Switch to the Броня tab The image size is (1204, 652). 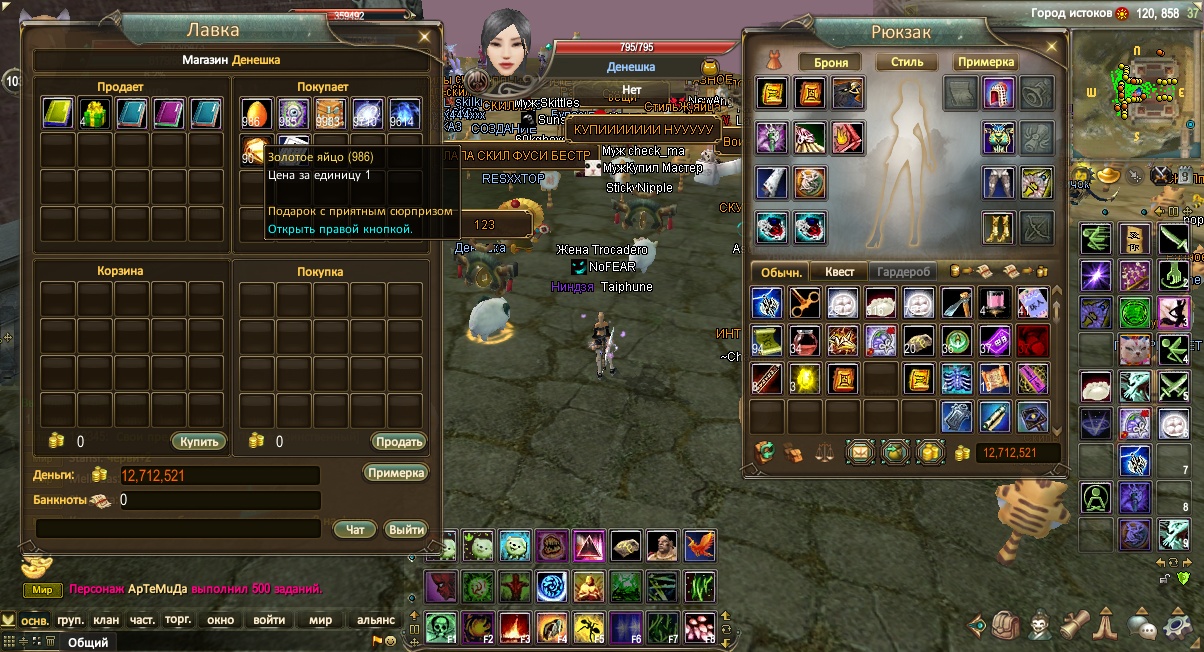pos(831,62)
